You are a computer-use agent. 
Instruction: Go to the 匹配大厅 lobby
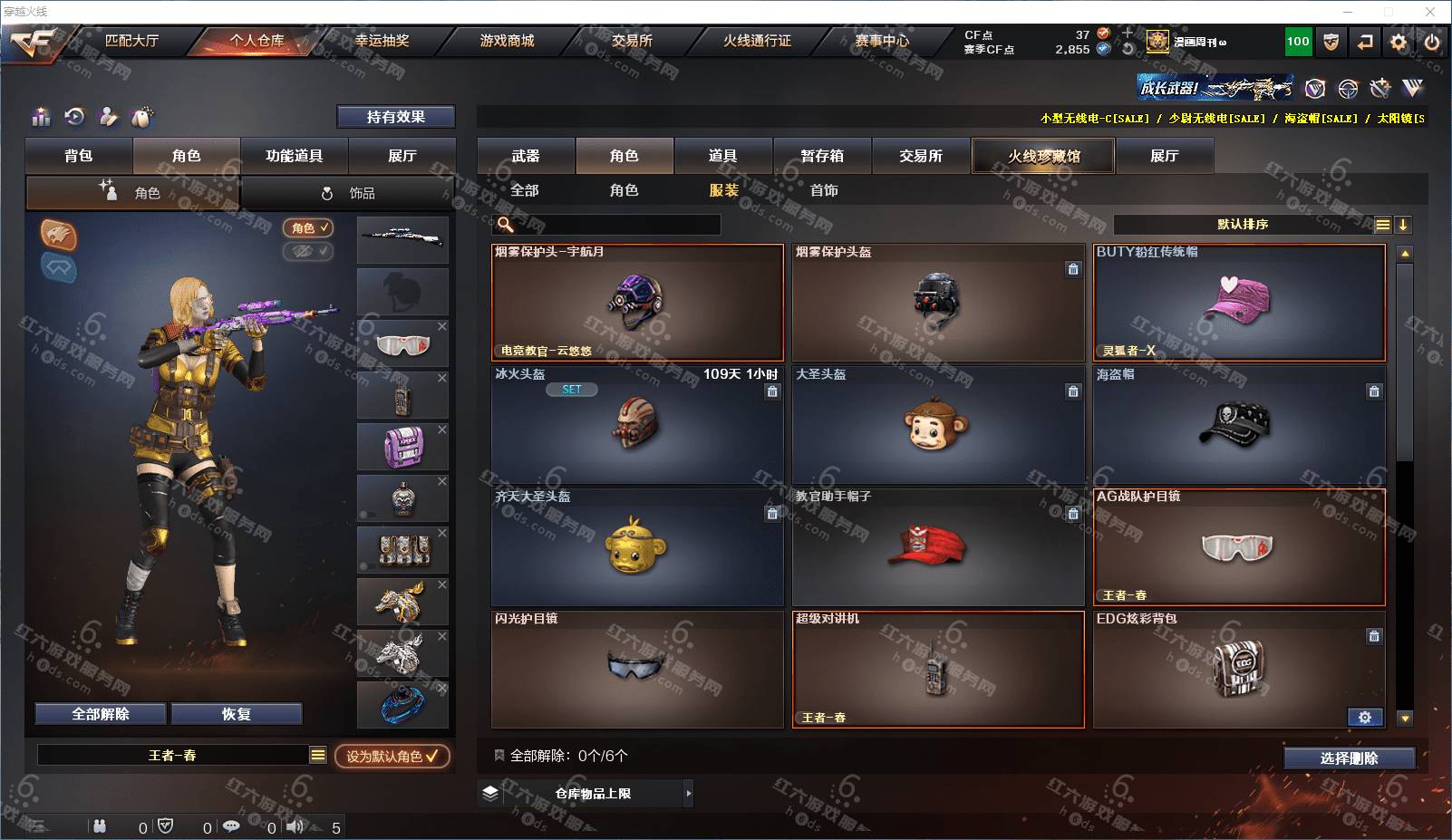pos(131,41)
